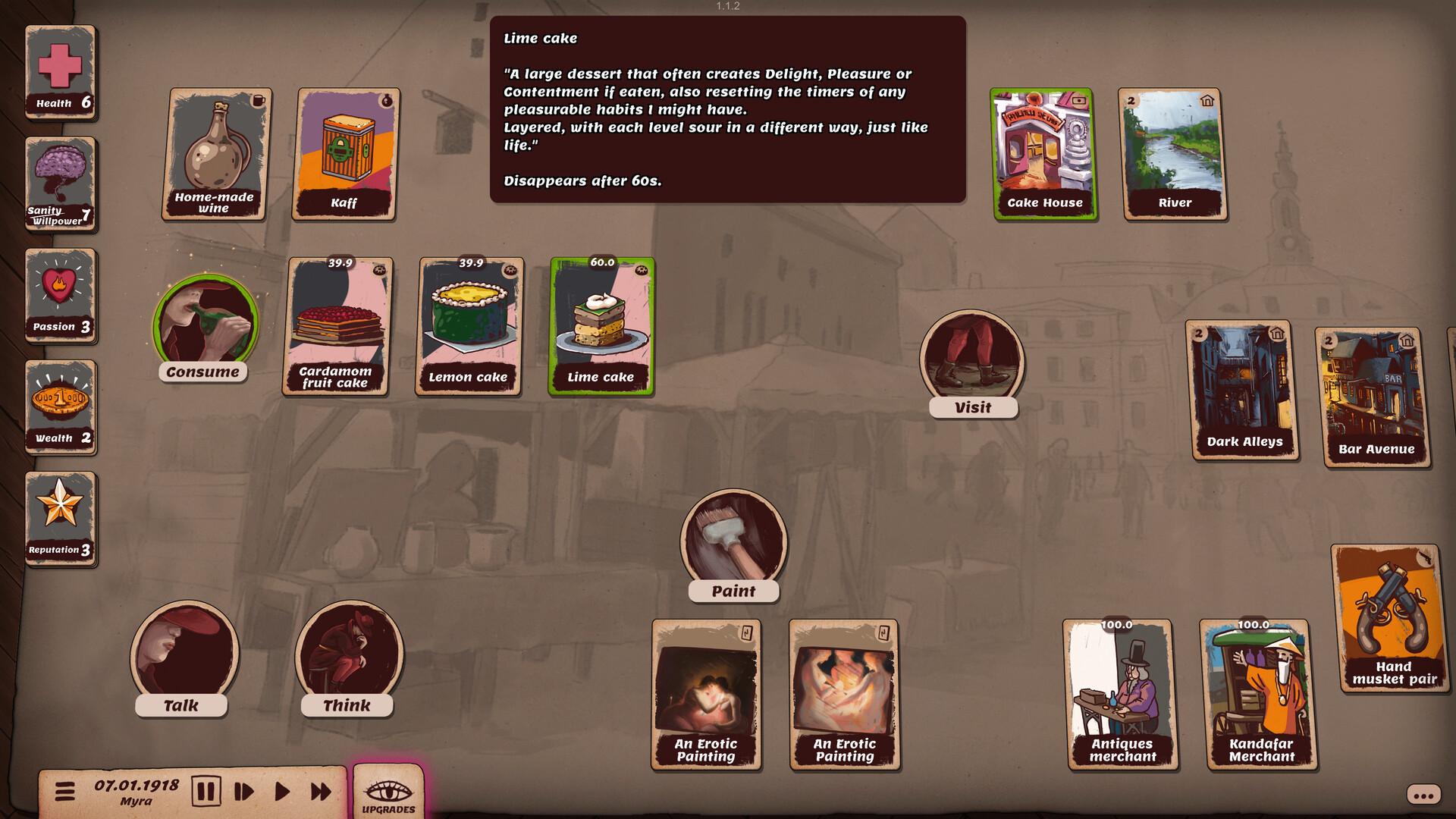Select the slow speed playback control
This screenshot has width=1456, height=819.
pyautogui.click(x=243, y=790)
